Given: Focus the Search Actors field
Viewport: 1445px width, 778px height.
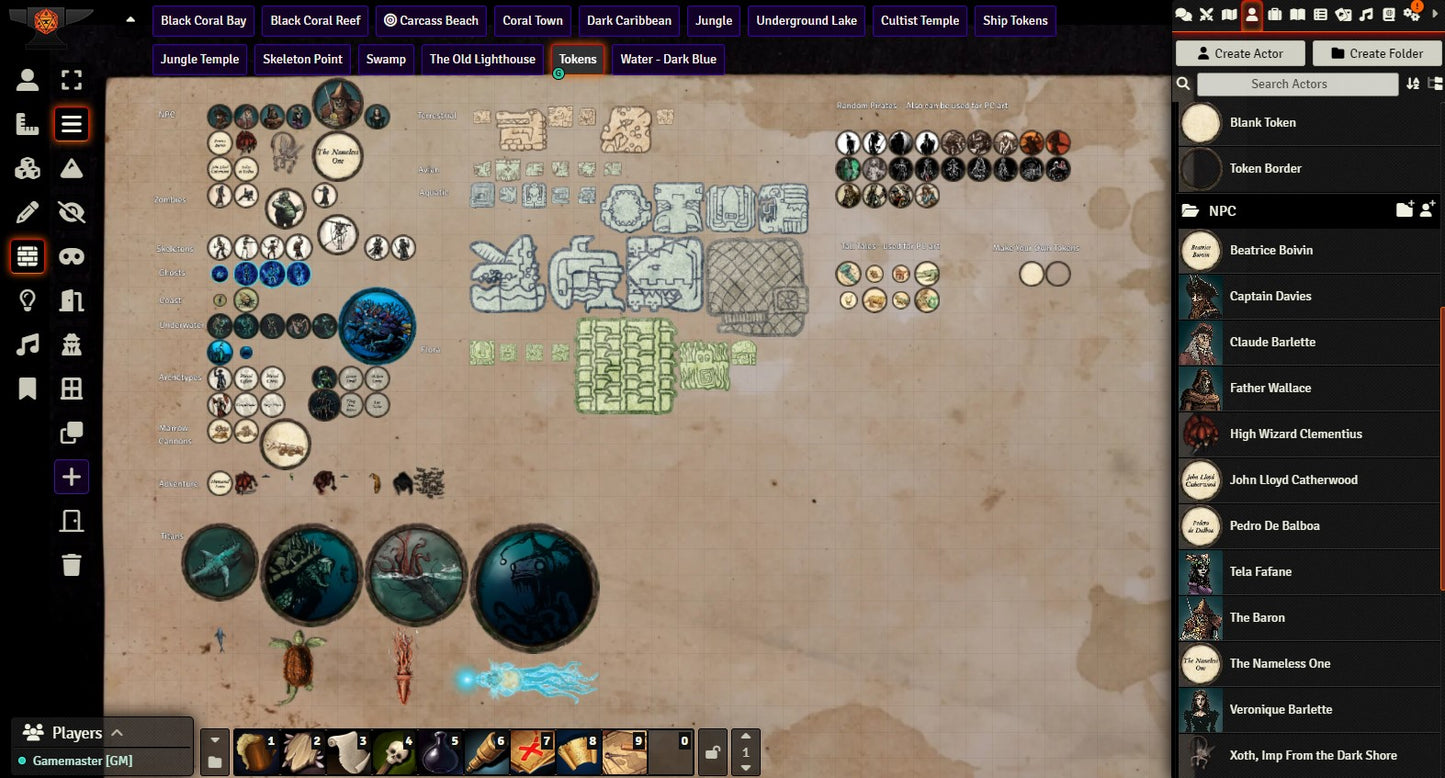Looking at the screenshot, I should (x=1297, y=84).
